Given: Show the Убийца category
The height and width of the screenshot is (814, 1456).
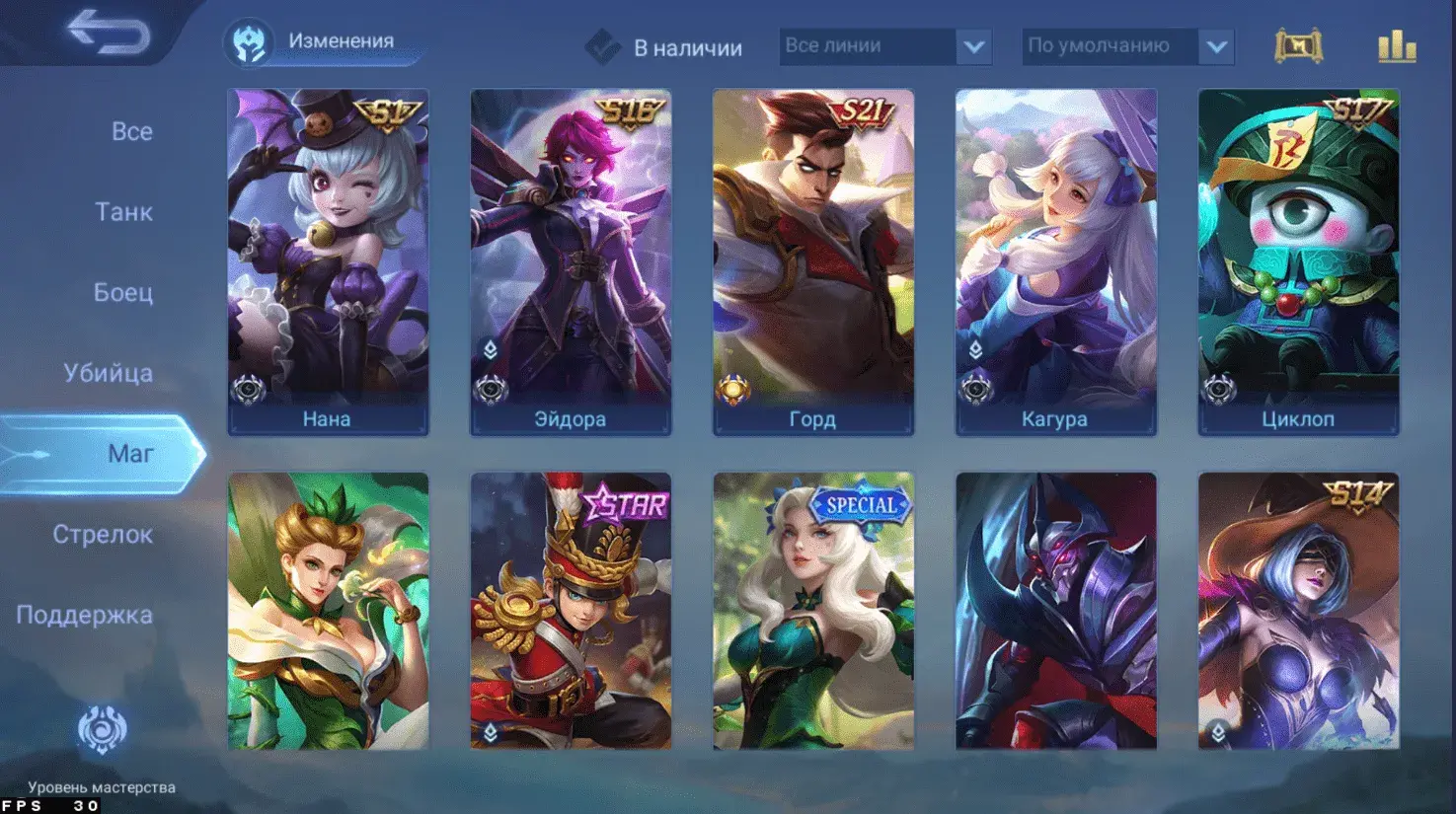Looking at the screenshot, I should coord(108,374).
